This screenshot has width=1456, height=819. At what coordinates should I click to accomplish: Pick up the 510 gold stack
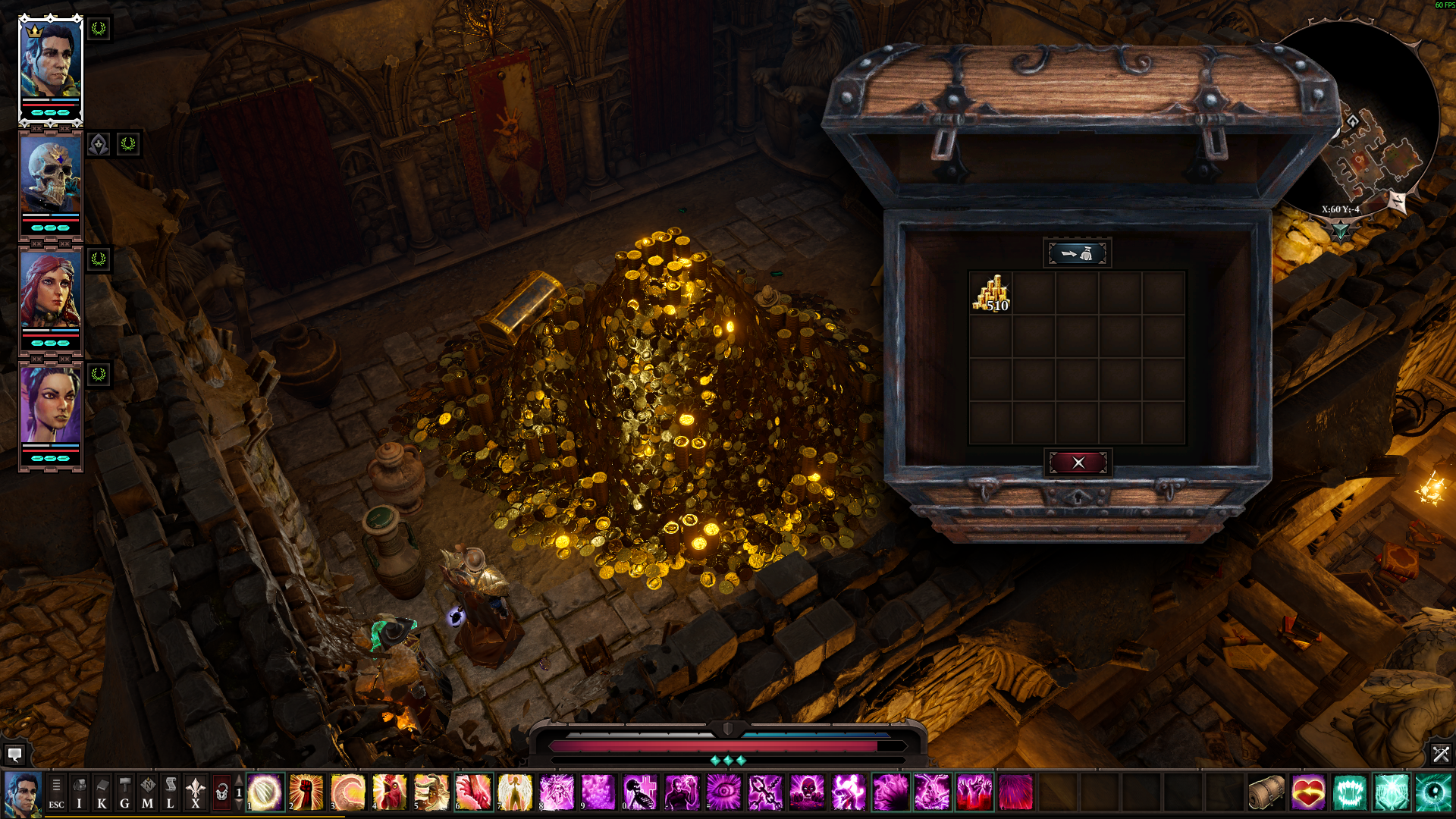click(991, 293)
